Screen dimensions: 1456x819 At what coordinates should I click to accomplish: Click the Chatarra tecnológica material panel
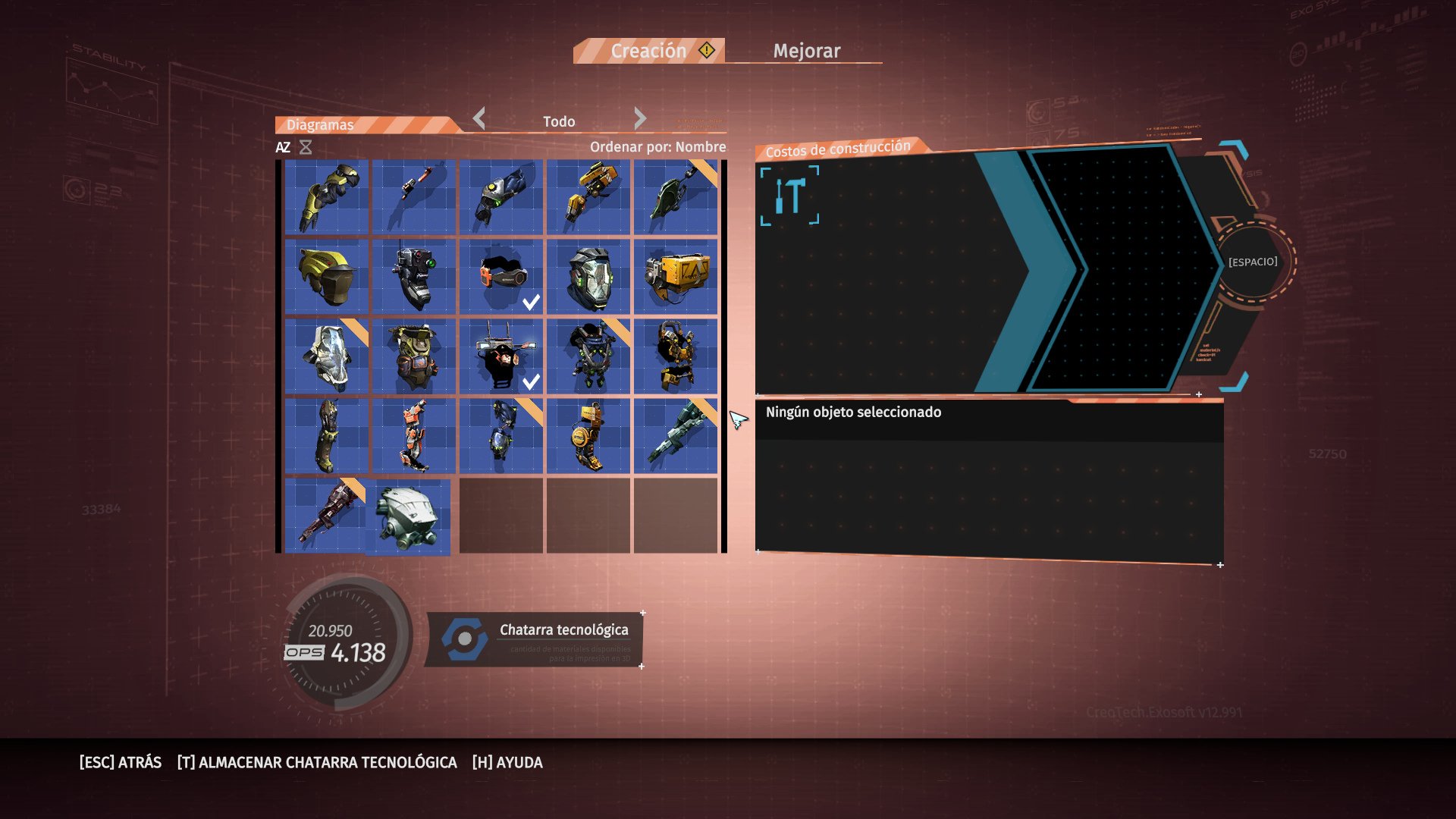[x=535, y=639]
